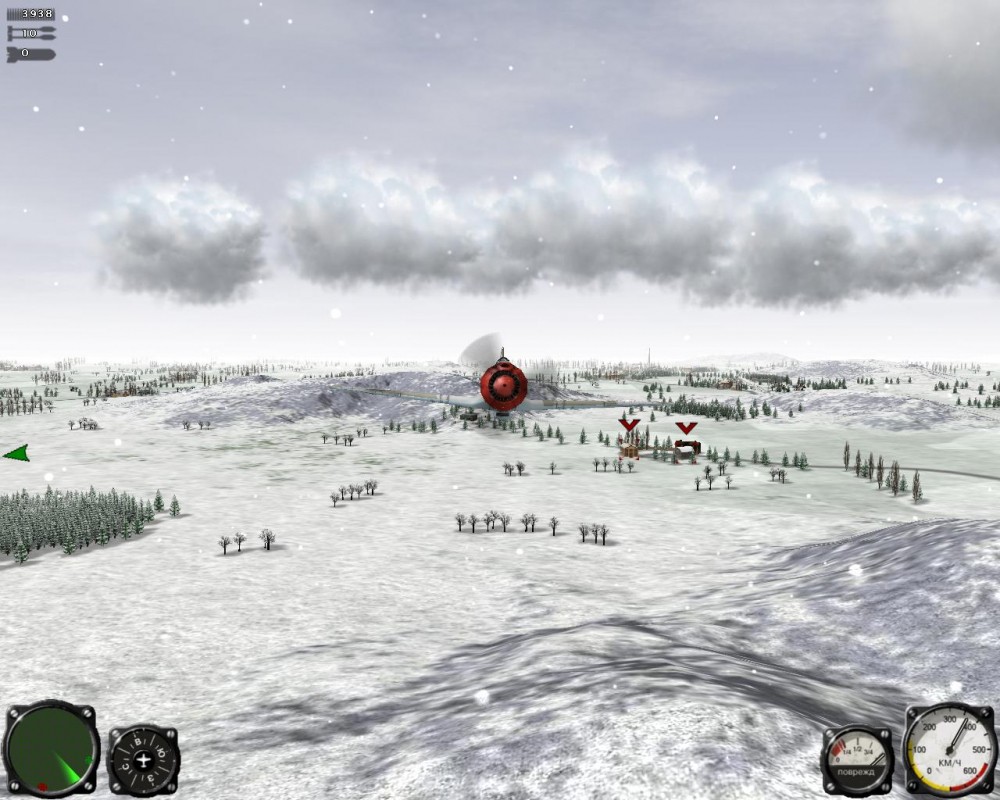1000x800 pixels.
Task: Select the compass heading gauge with plane silhouette
Action: click(x=144, y=759)
